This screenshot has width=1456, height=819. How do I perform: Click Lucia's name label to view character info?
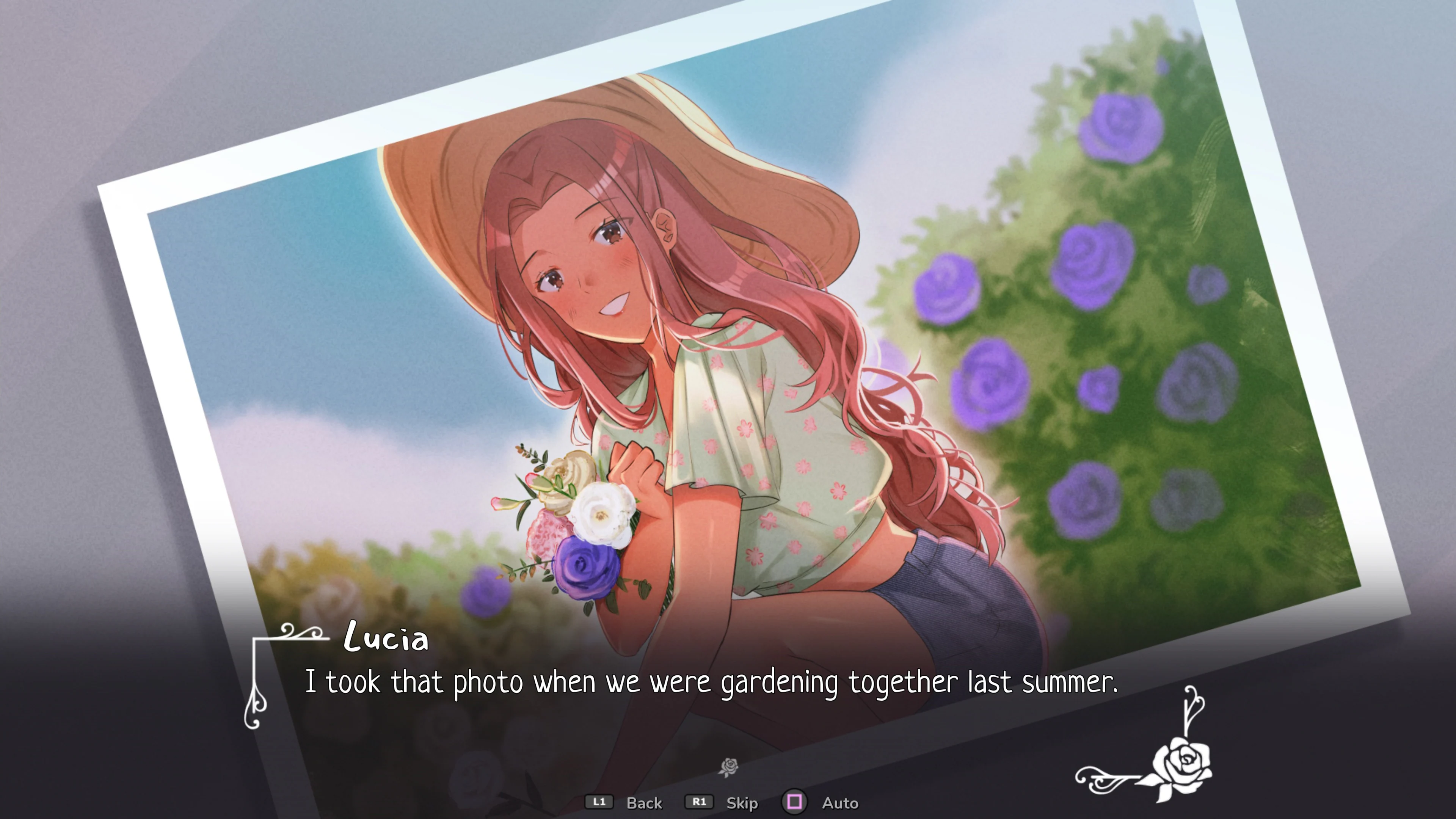point(386,640)
